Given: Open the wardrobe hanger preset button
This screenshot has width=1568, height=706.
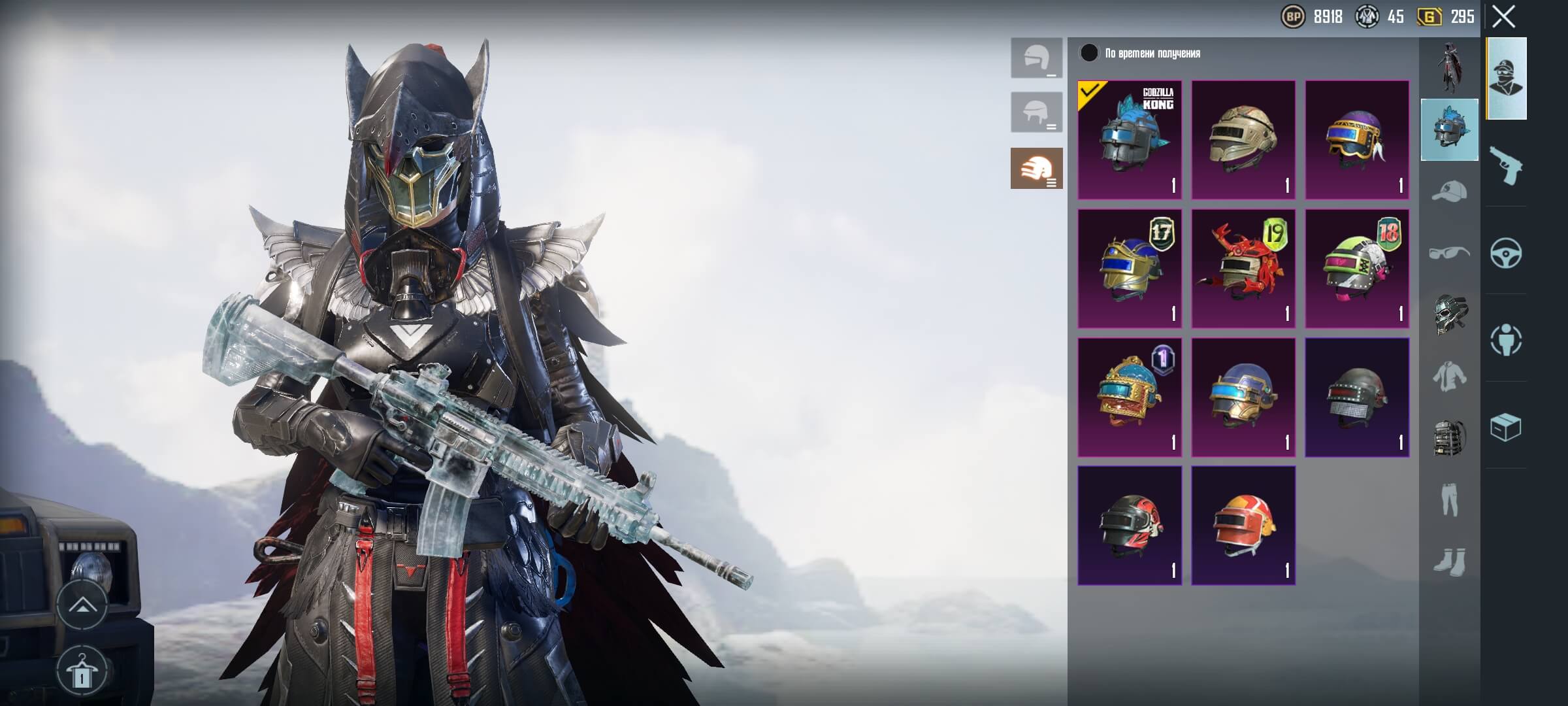Looking at the screenshot, I should click(x=82, y=671).
